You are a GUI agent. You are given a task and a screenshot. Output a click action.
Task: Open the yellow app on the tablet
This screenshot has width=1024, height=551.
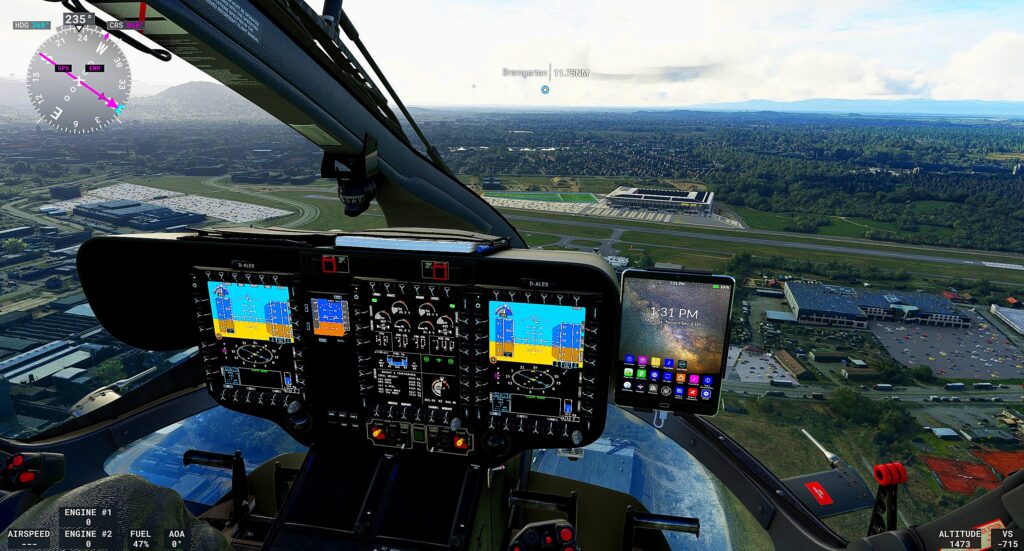coord(656,361)
